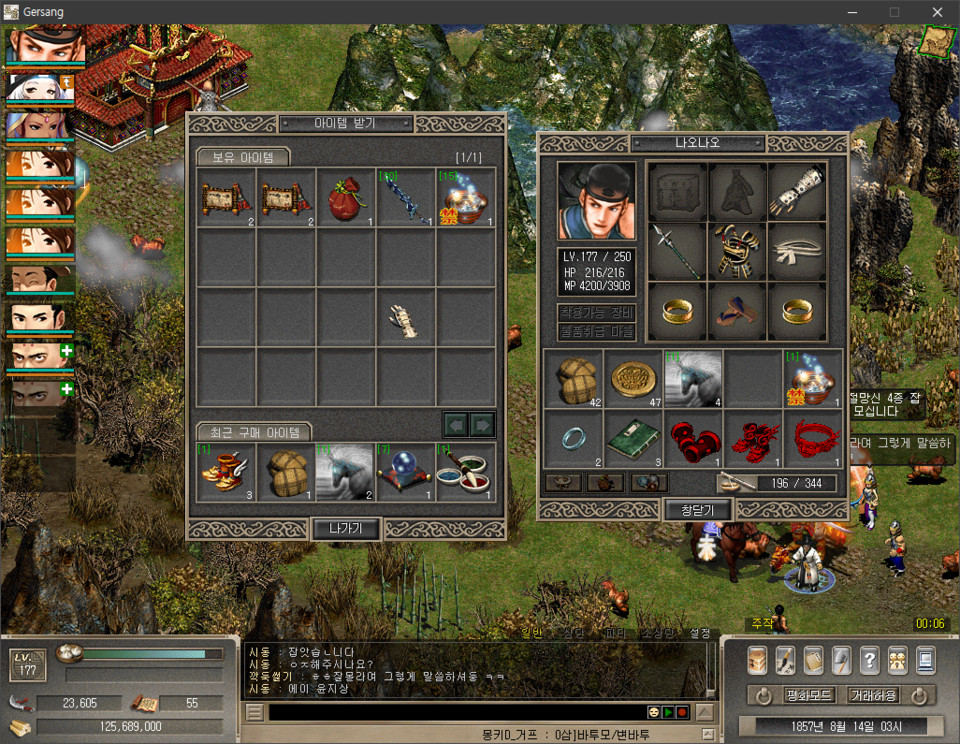The height and width of the screenshot is (744, 960).
Task: Click the equipped samurai armor slot
Action: tap(737, 251)
